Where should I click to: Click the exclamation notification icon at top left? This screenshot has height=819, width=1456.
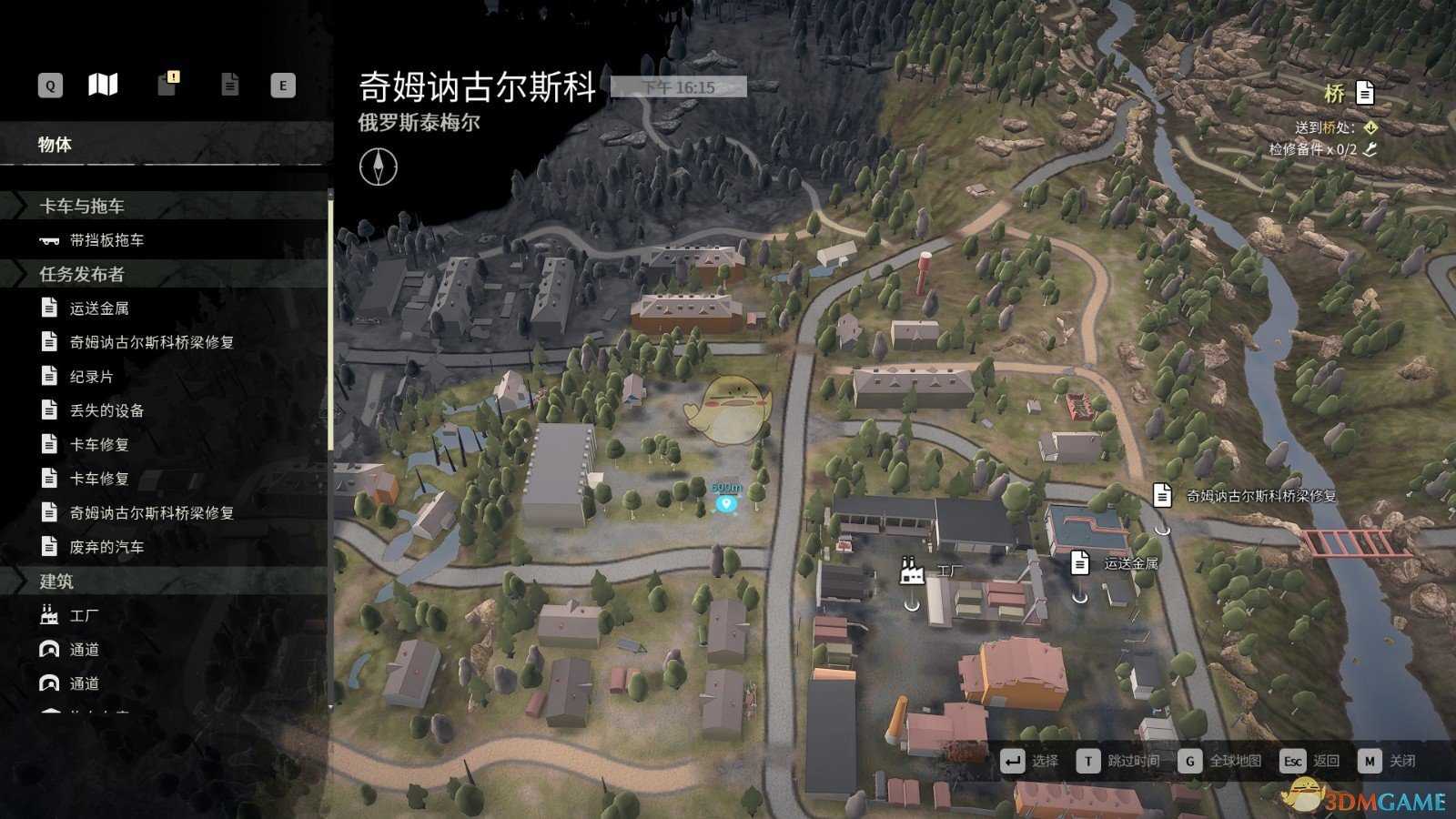pos(167,85)
